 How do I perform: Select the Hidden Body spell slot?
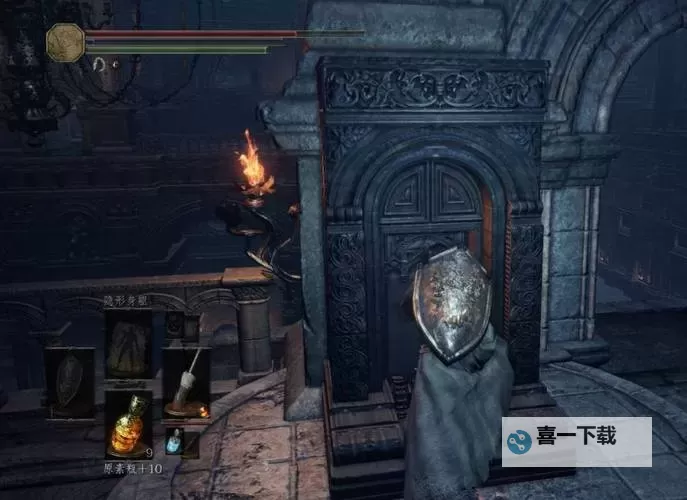[x=129, y=343]
